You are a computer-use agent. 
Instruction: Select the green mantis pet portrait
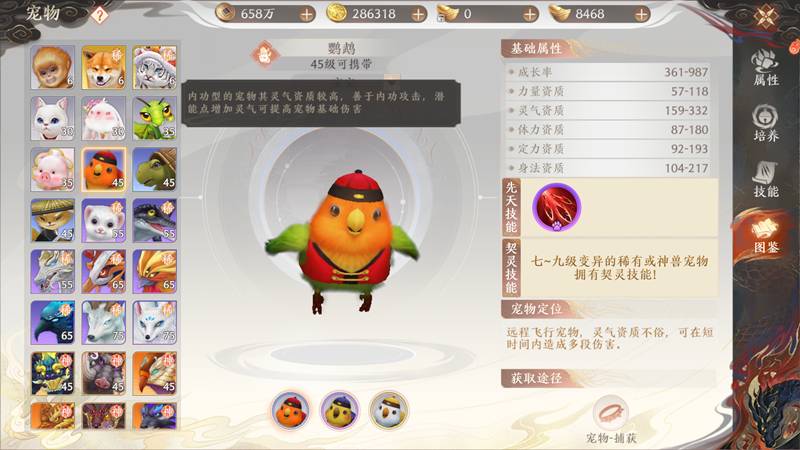(154, 118)
